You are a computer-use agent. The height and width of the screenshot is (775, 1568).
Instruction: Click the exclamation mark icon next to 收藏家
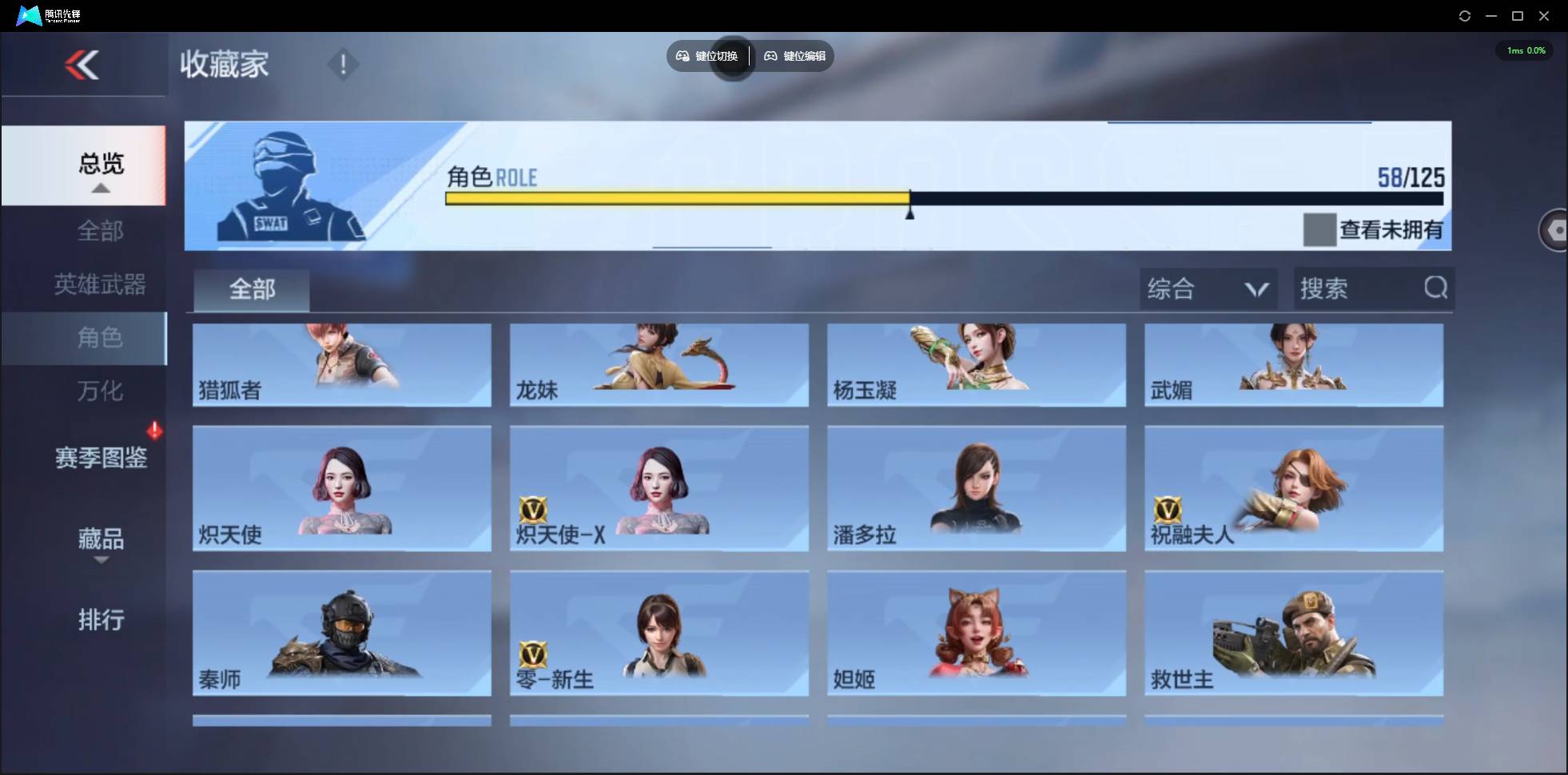pyautogui.click(x=344, y=64)
